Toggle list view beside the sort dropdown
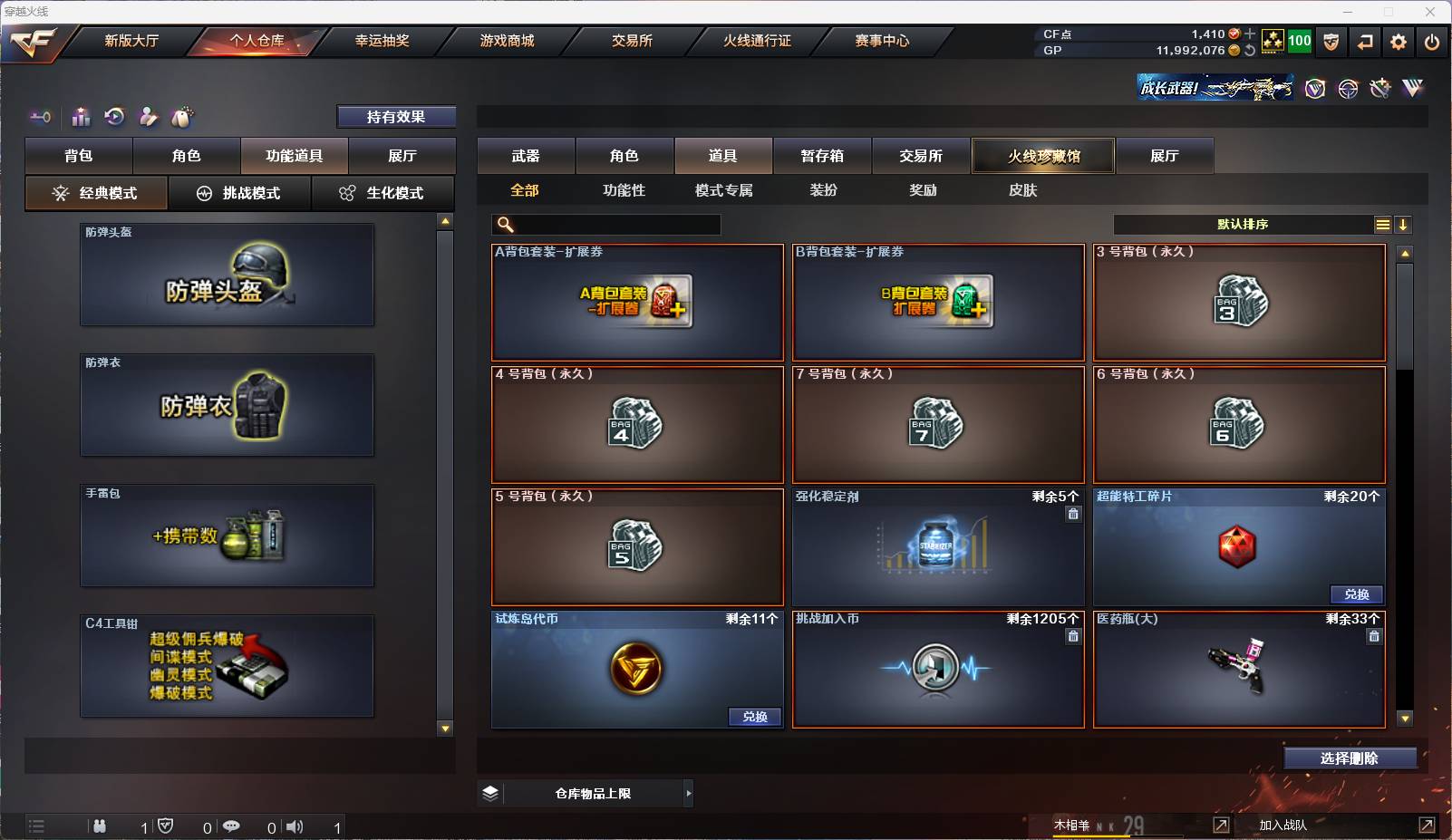1452x840 pixels. point(1381,224)
